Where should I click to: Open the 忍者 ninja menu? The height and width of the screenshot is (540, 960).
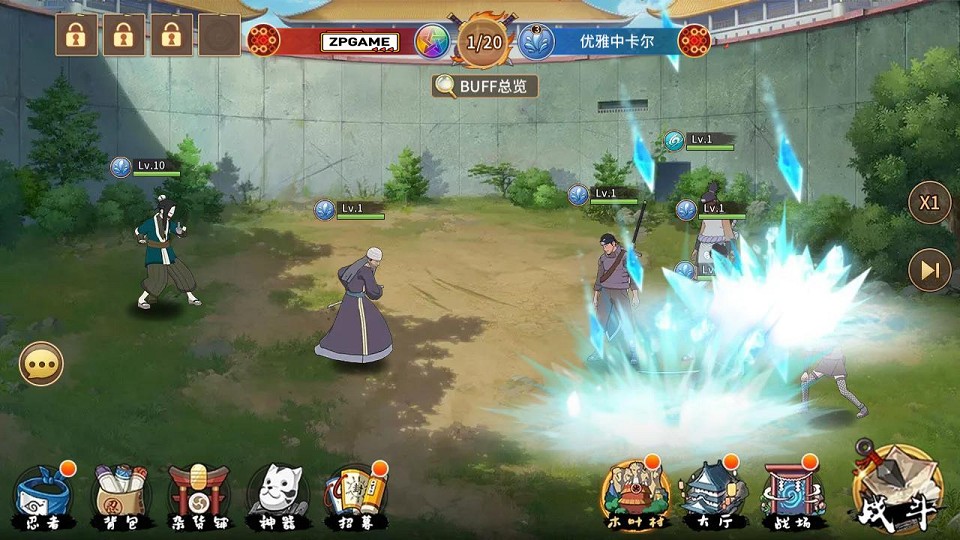(44, 494)
